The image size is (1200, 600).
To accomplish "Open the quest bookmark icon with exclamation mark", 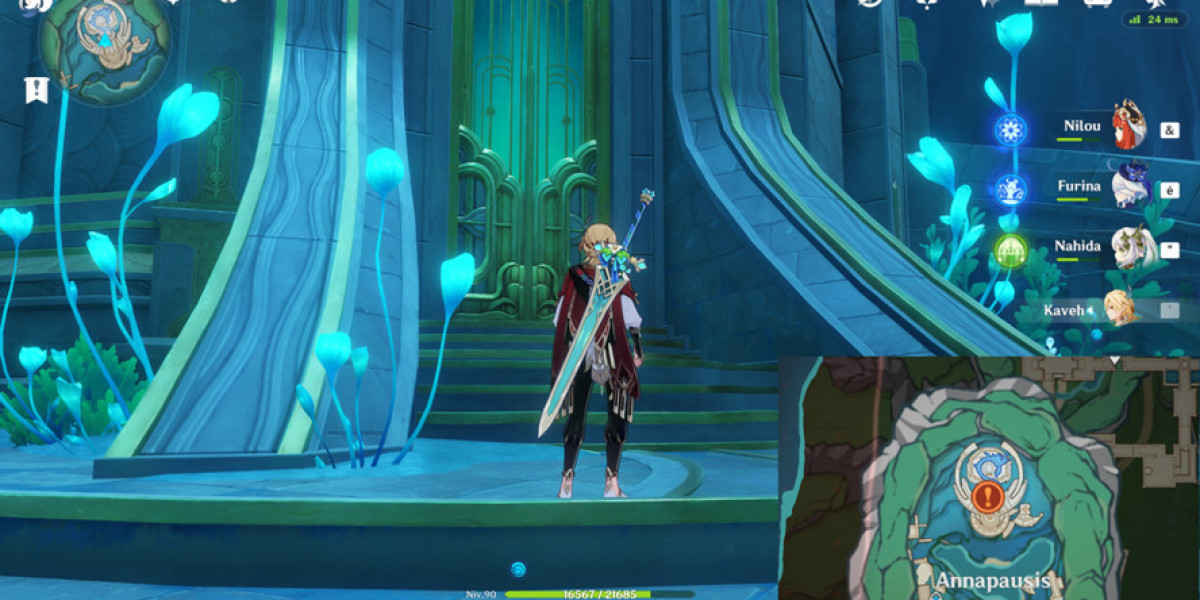I will point(36,90).
